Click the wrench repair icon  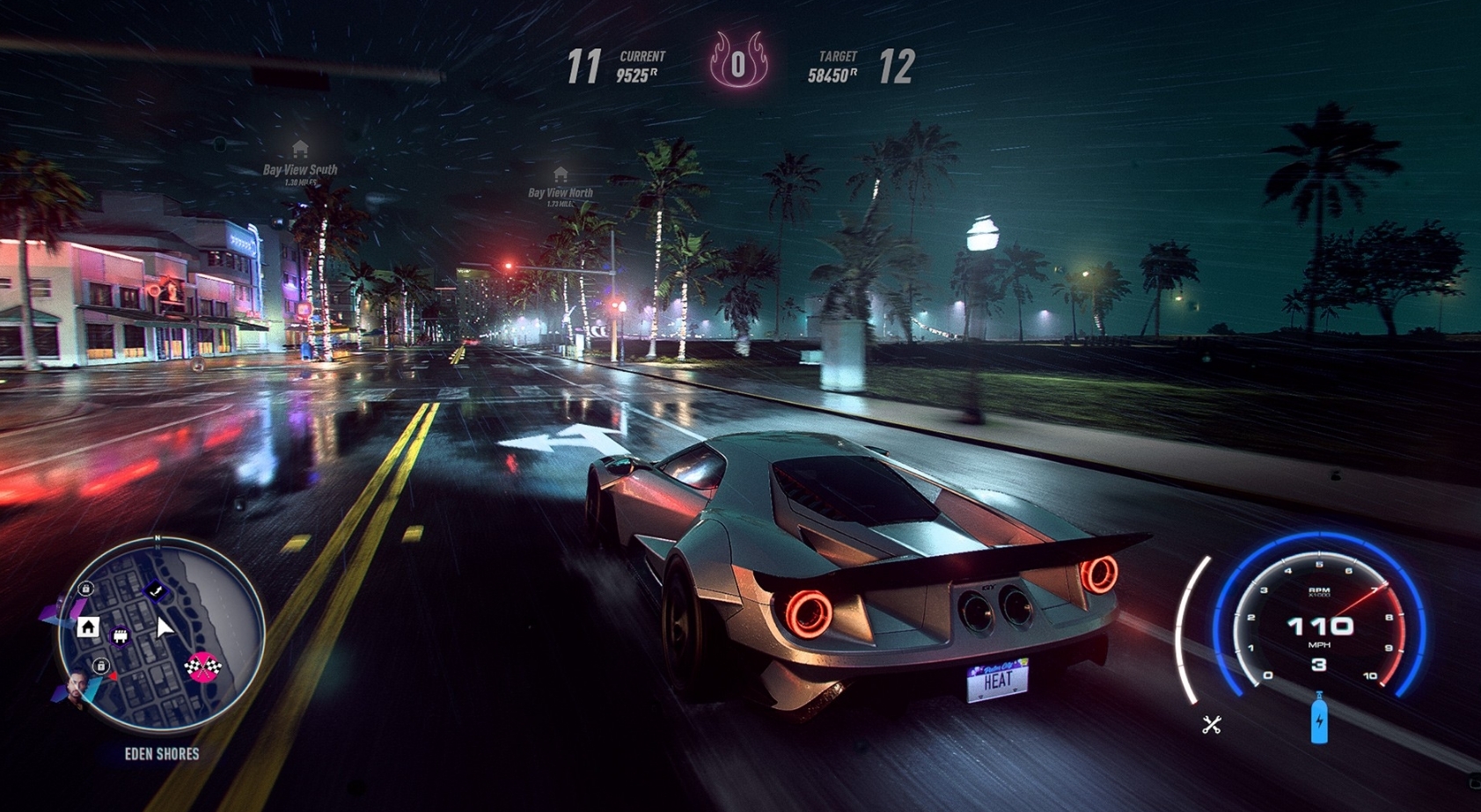(1212, 725)
